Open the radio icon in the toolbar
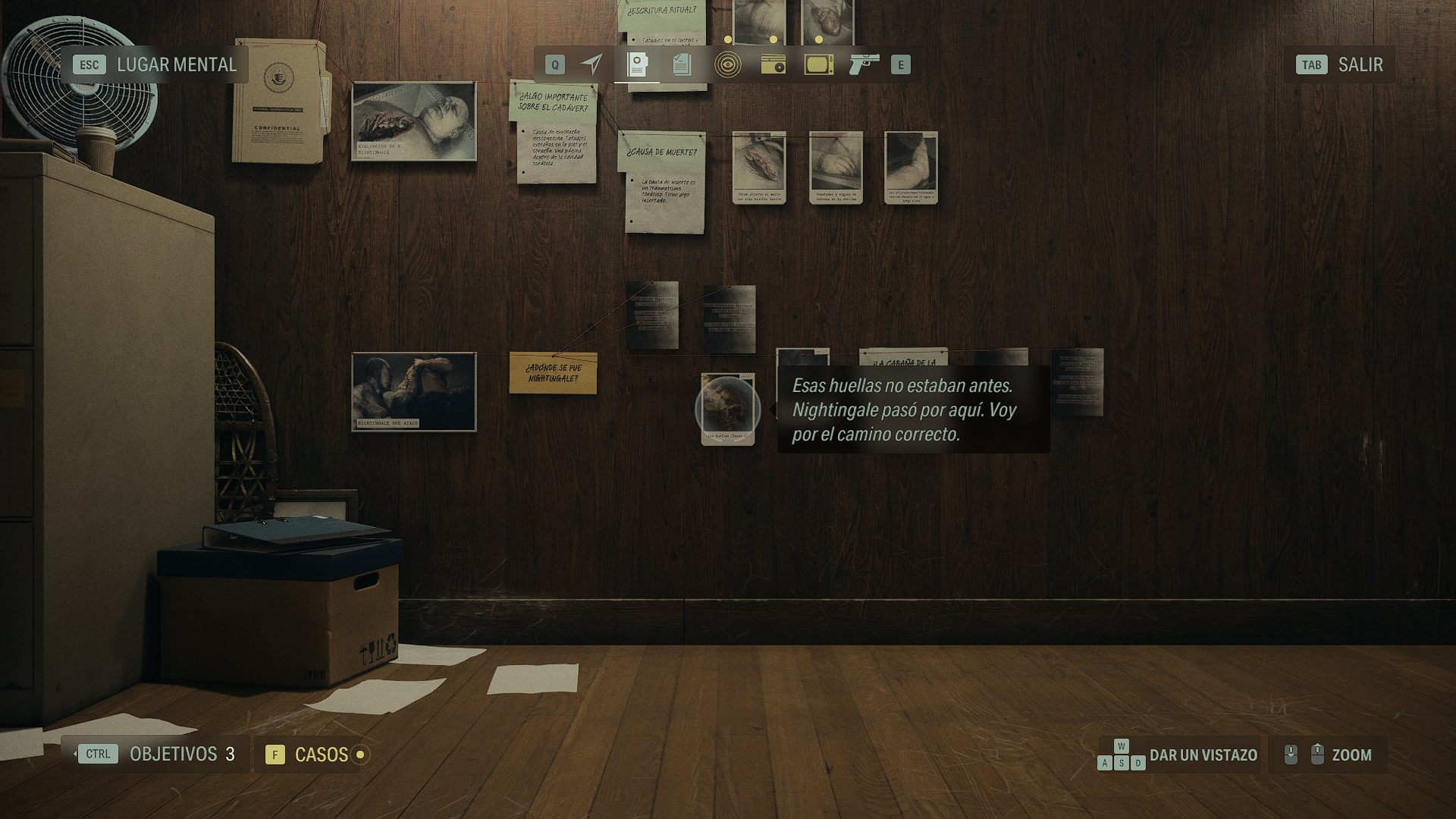The width and height of the screenshot is (1456, 819). click(x=773, y=64)
